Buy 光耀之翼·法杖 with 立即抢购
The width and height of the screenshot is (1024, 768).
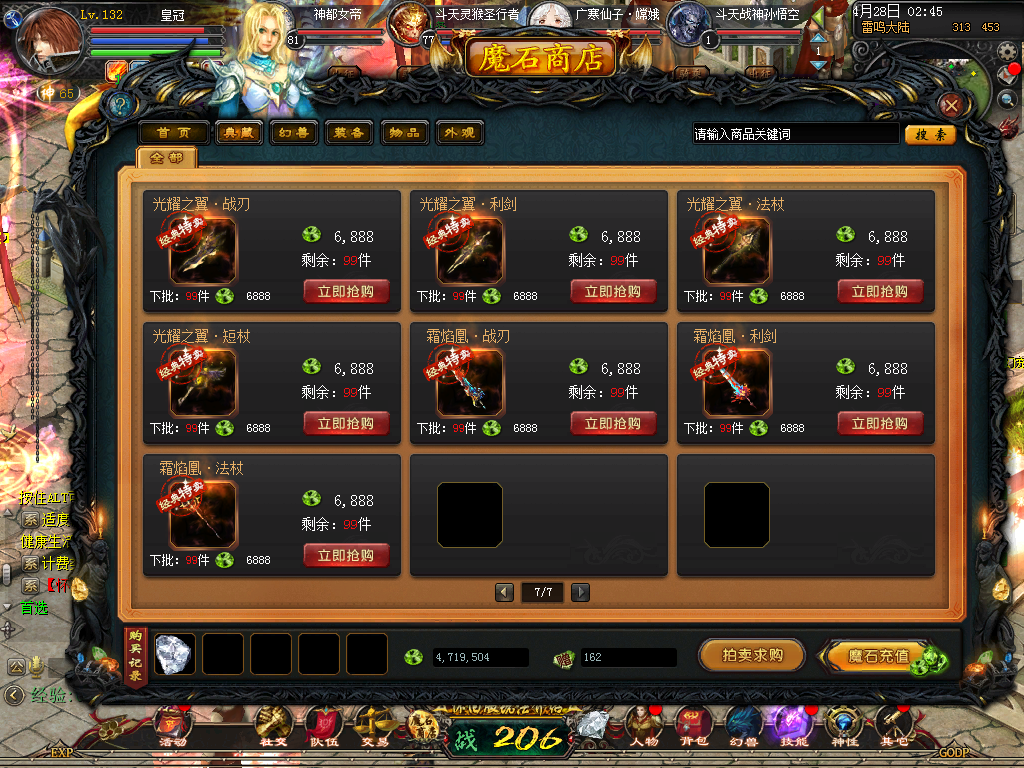880,291
